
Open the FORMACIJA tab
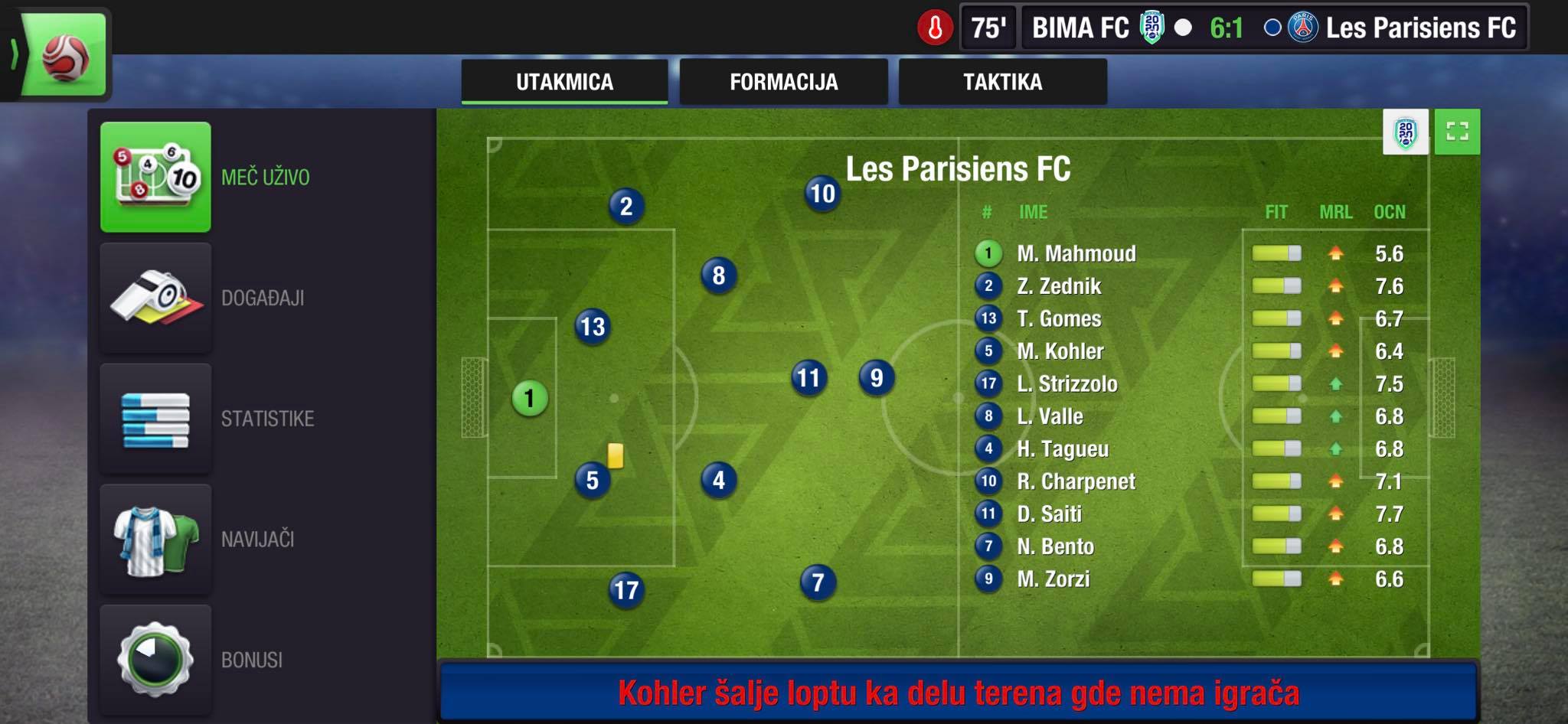coord(783,82)
